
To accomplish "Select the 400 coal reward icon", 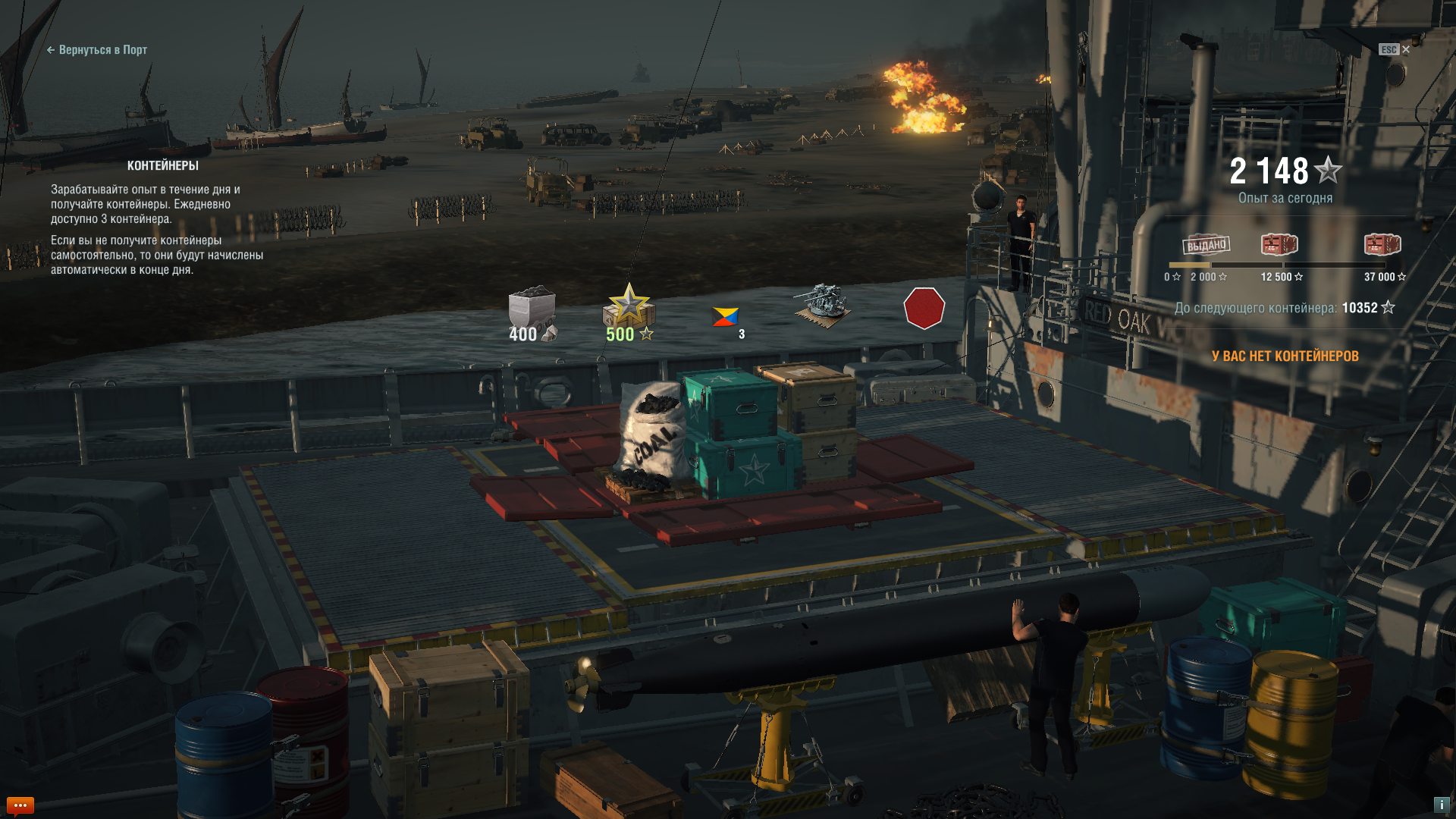I will pos(532,312).
